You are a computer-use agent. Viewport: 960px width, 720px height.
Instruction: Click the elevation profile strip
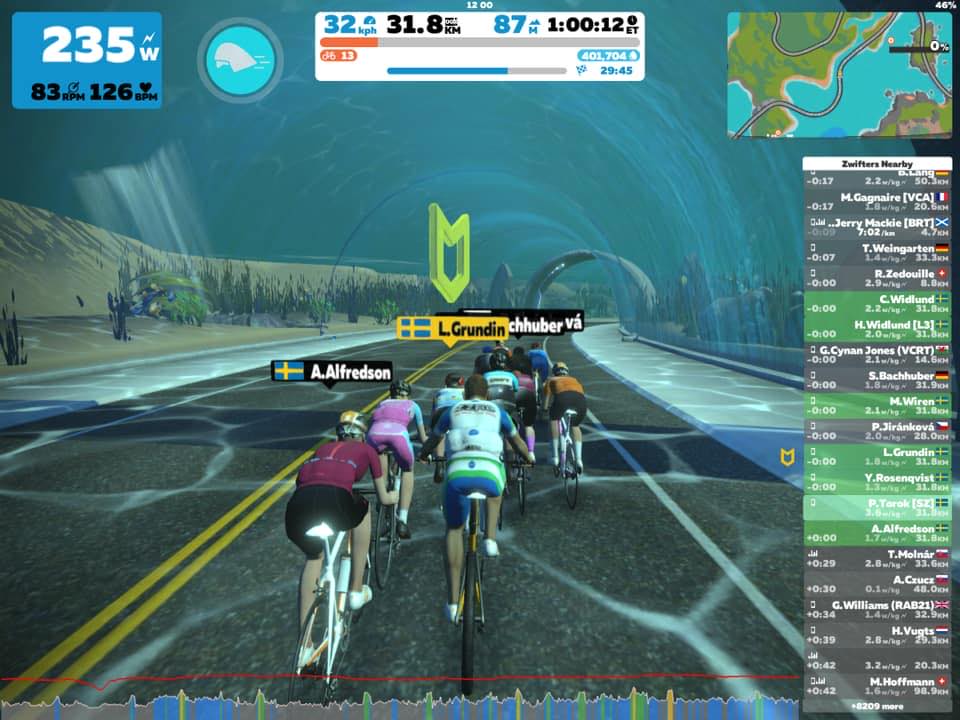coord(400,698)
